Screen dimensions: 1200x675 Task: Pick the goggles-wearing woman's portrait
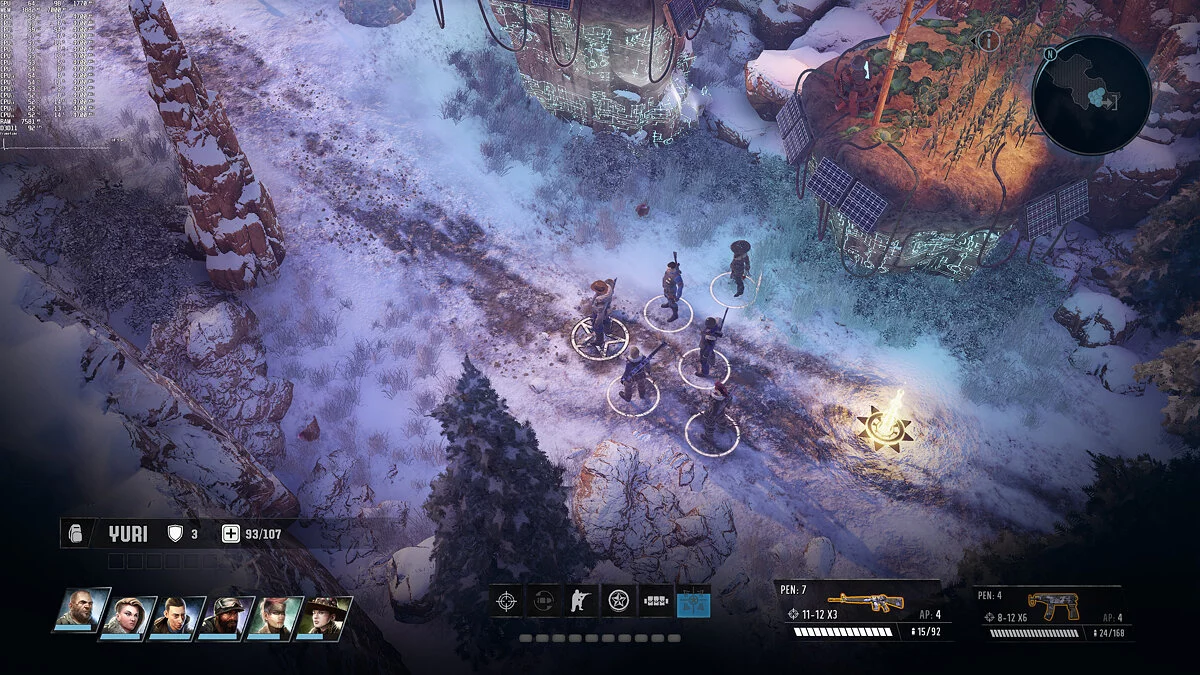(x=276, y=617)
